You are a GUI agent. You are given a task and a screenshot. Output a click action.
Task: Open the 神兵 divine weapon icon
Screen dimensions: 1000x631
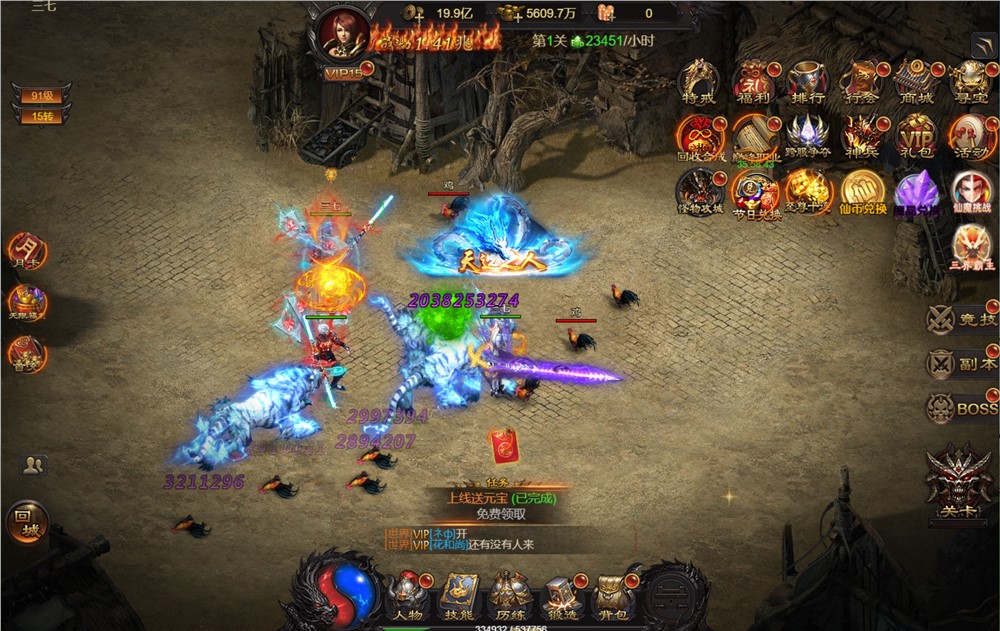[x=861, y=136]
